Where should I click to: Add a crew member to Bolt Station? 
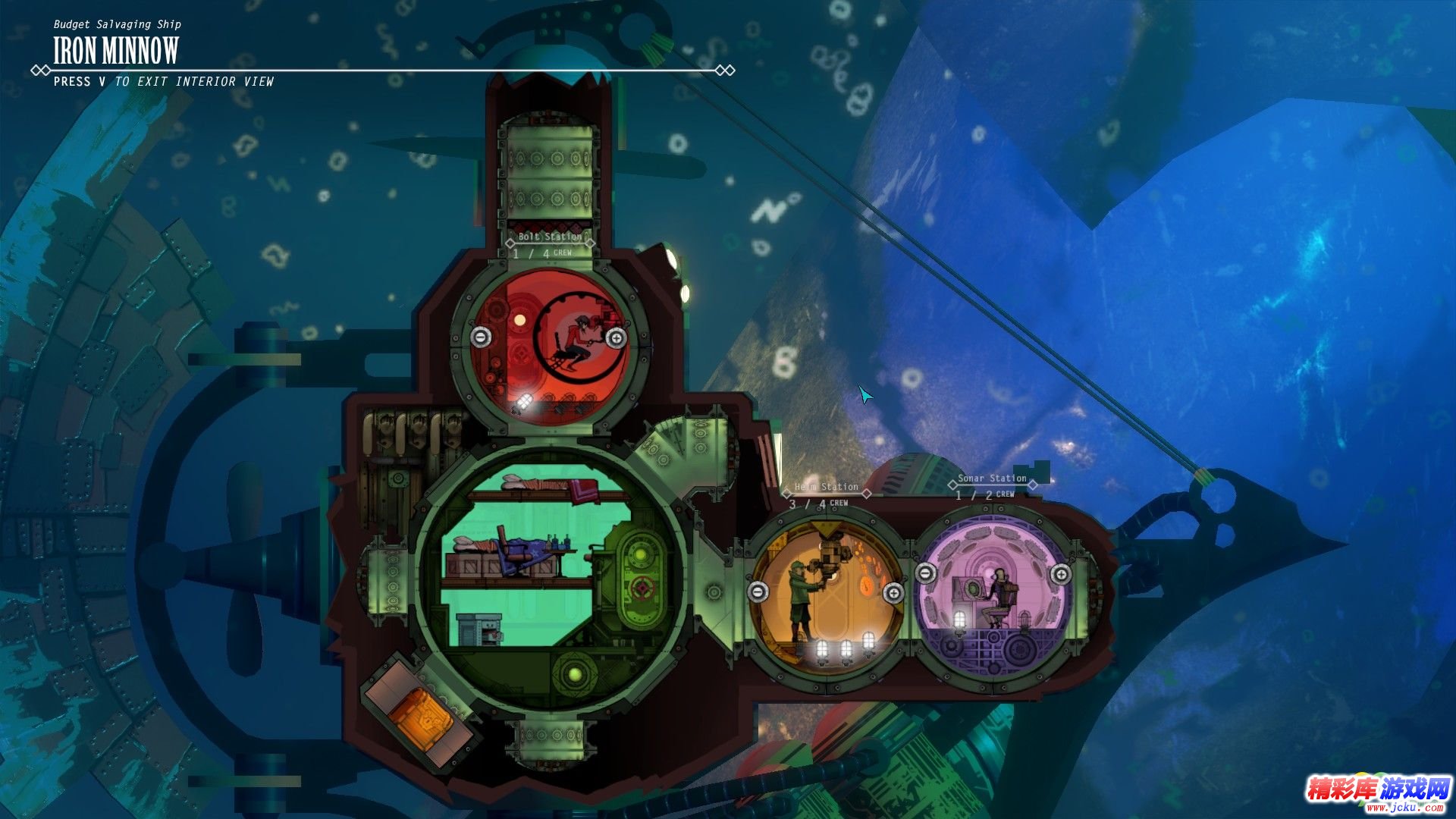[616, 338]
